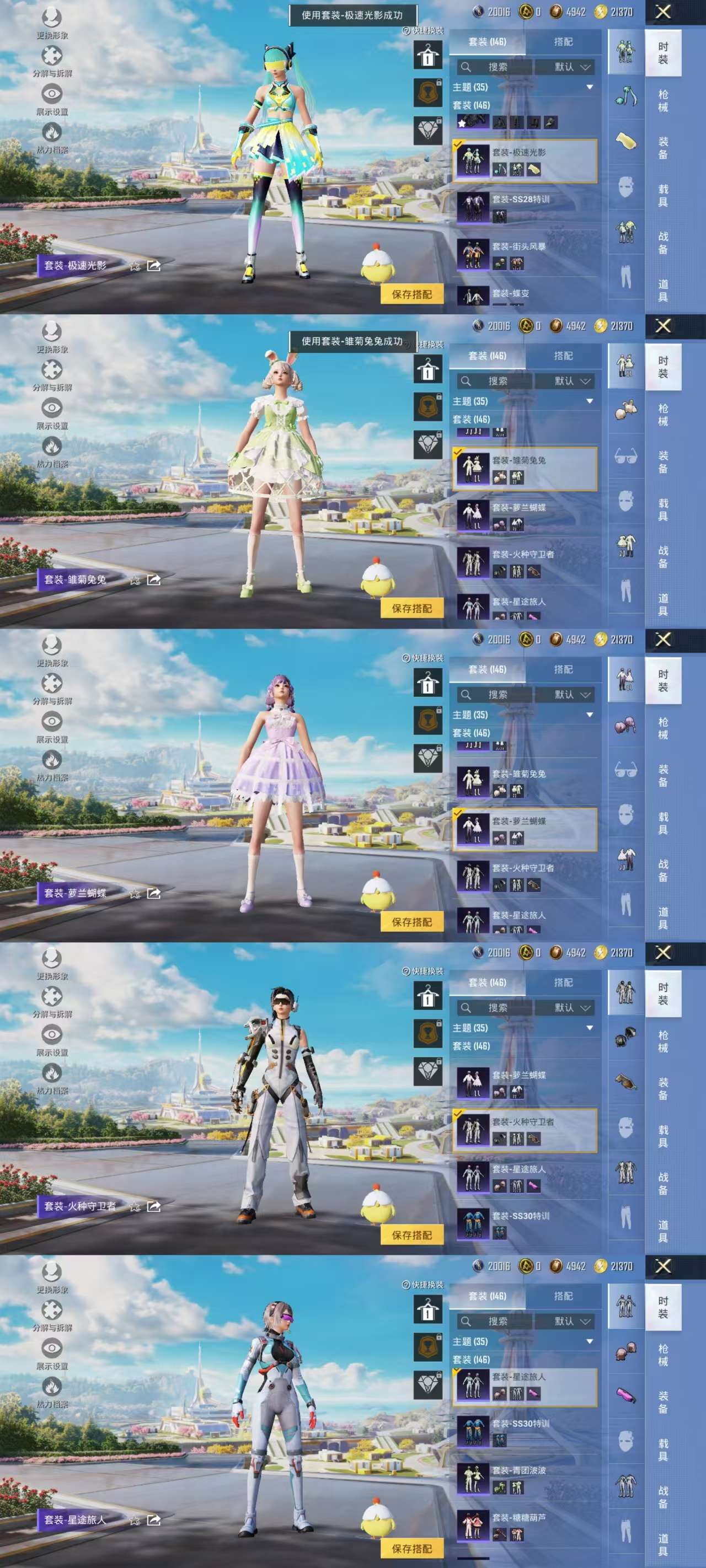The image size is (706, 1568).
Task: Switch to the 载具 vehicles category
Action: 663,194
